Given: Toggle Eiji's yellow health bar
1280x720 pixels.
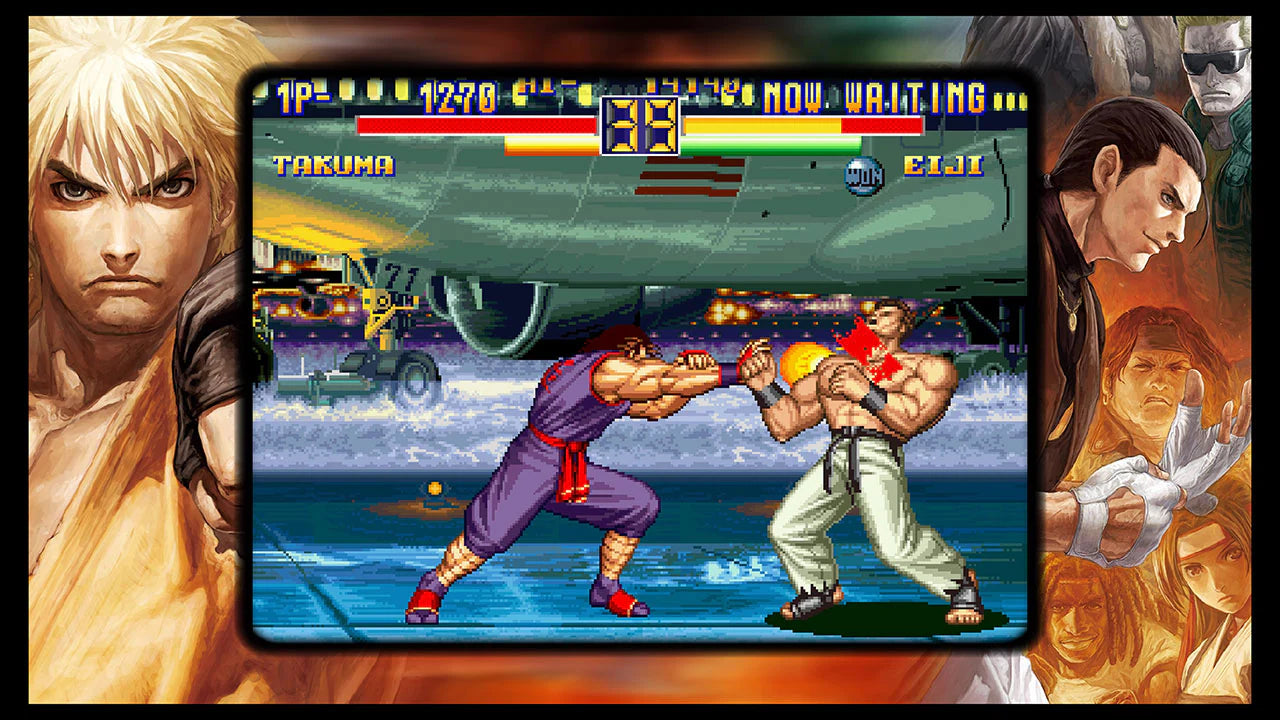Looking at the screenshot, I should click(x=760, y=126).
